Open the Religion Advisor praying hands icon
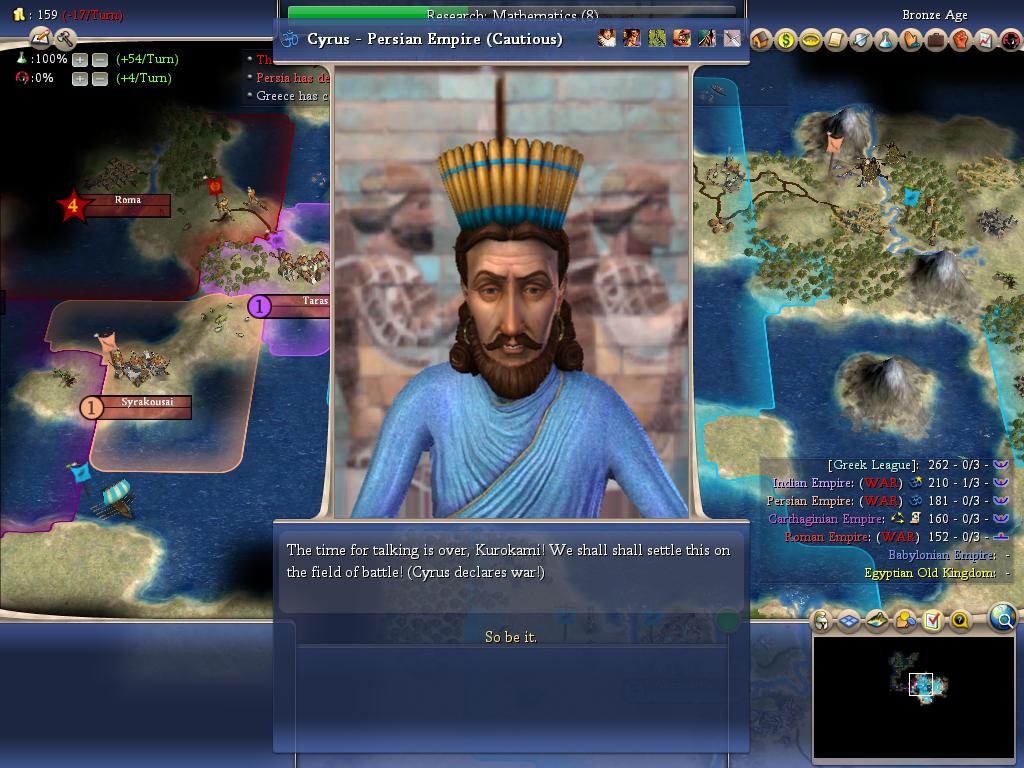The width and height of the screenshot is (1024, 768). point(910,40)
